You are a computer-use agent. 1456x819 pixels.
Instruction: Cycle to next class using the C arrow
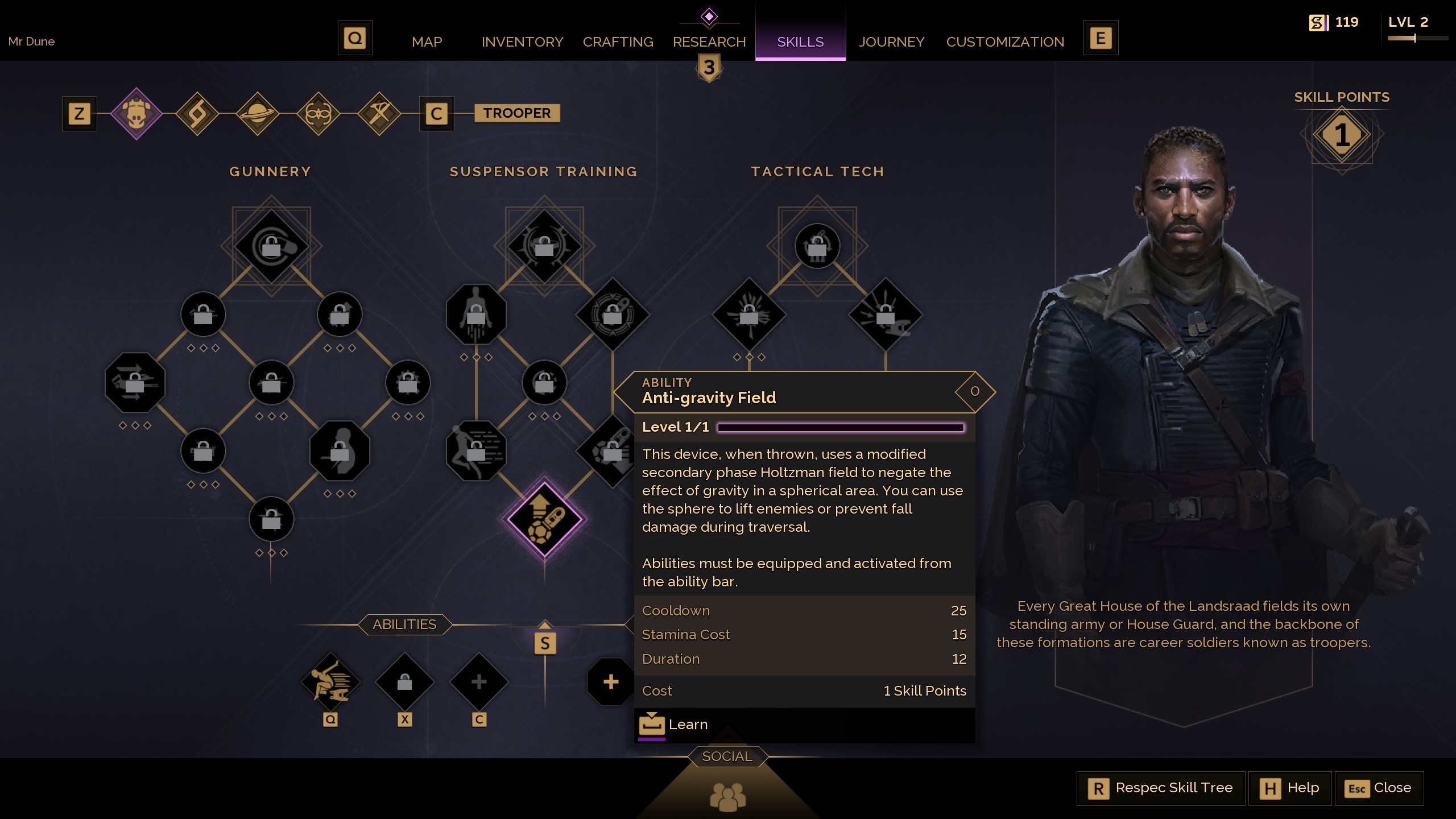pyautogui.click(x=436, y=113)
